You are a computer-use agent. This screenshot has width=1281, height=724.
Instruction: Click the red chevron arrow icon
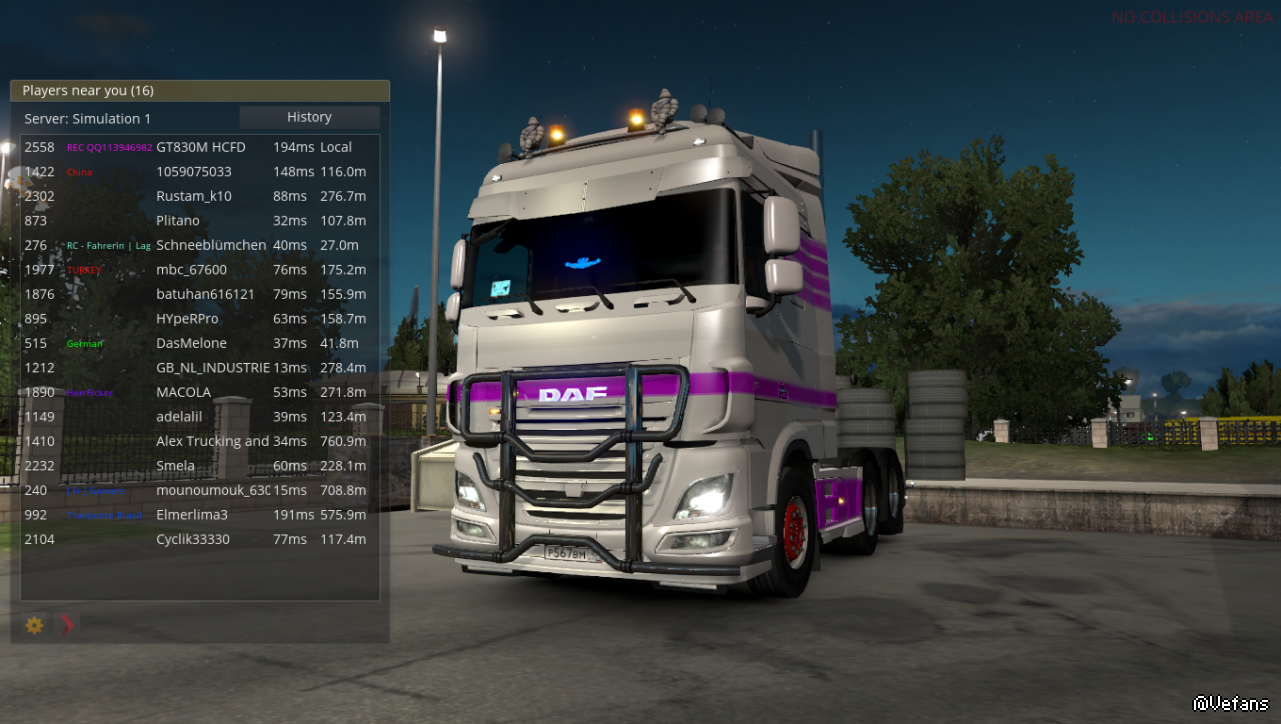[67, 625]
